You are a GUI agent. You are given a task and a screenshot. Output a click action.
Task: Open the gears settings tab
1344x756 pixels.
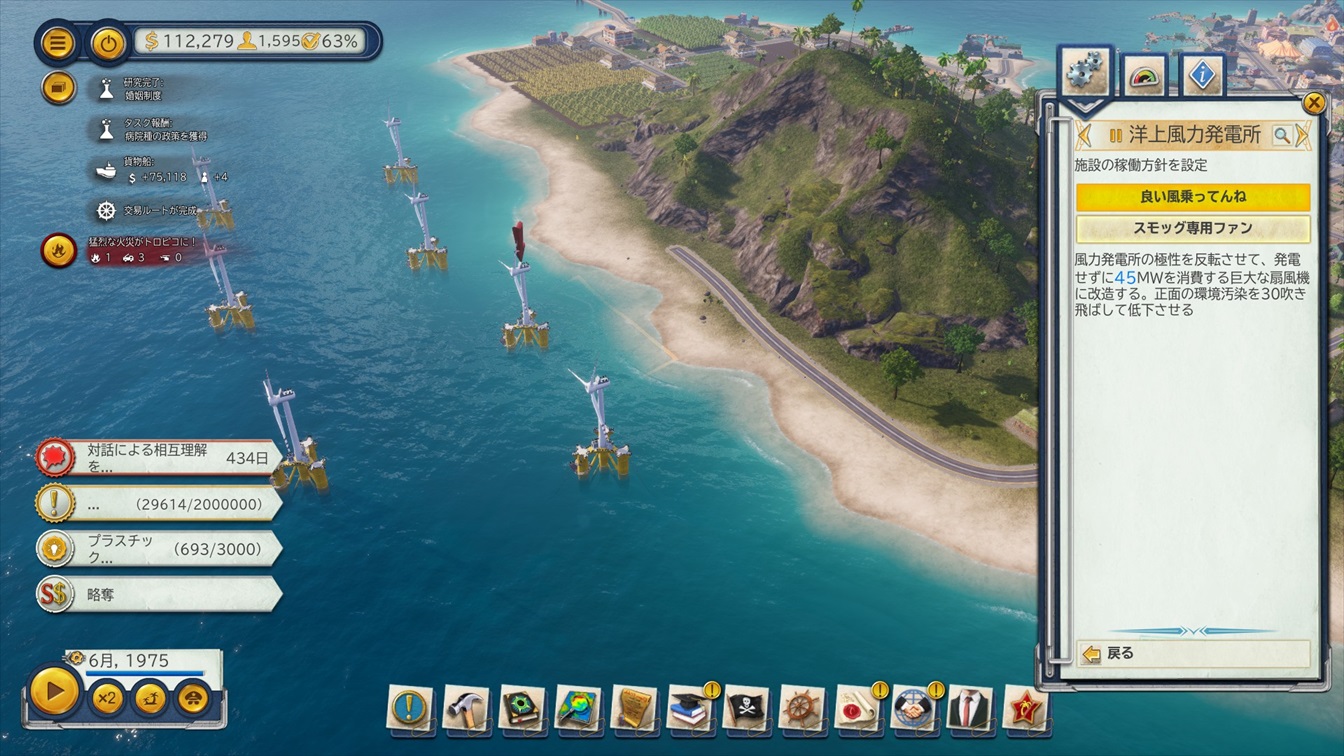coord(1084,75)
